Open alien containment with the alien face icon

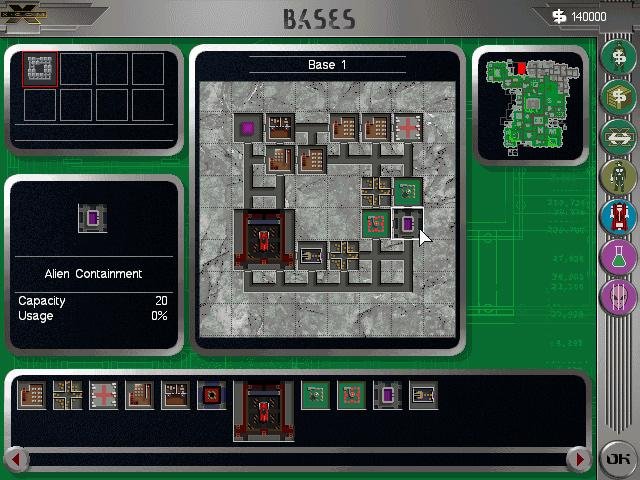point(618,297)
